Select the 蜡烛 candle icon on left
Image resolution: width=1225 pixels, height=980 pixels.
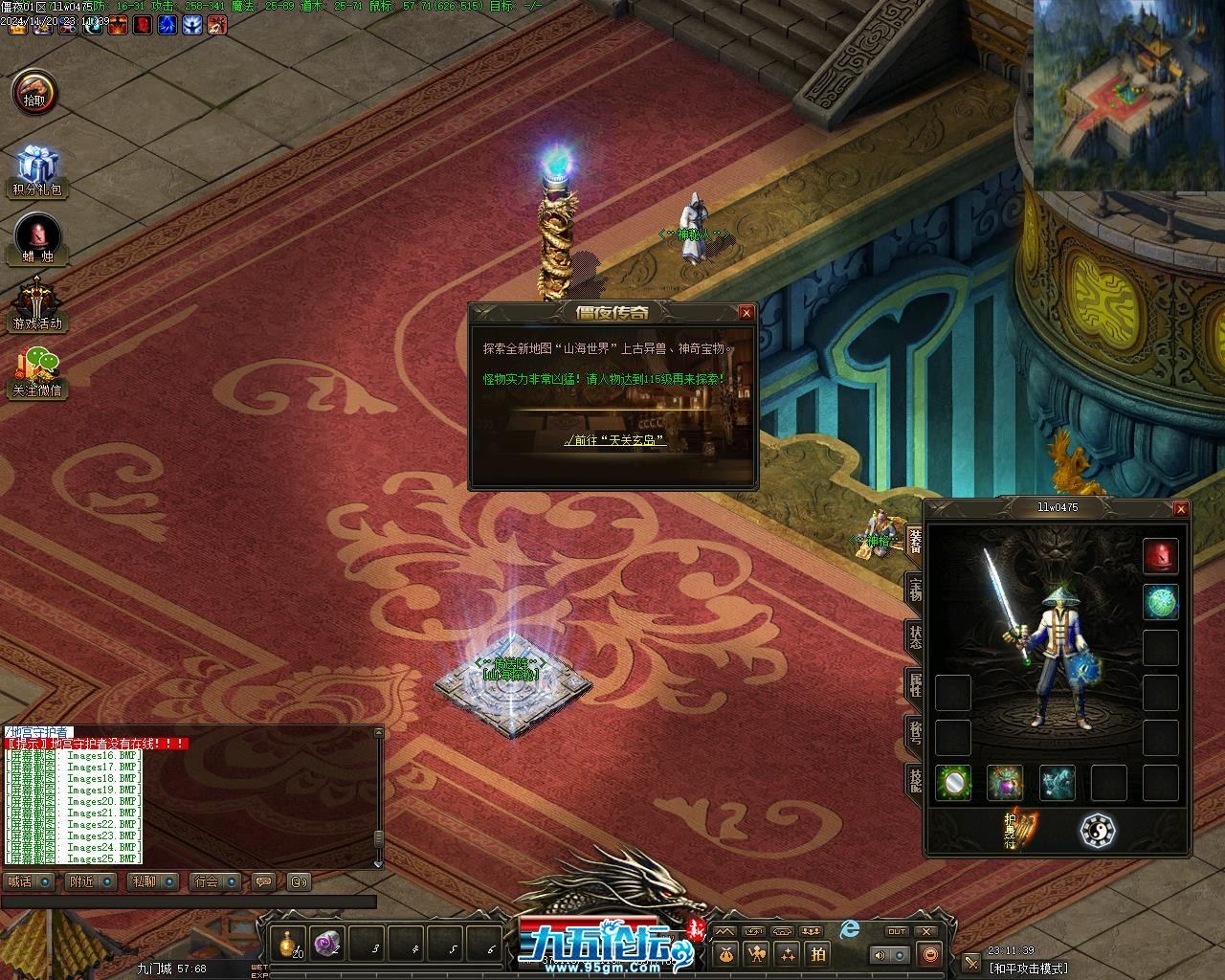(37, 237)
